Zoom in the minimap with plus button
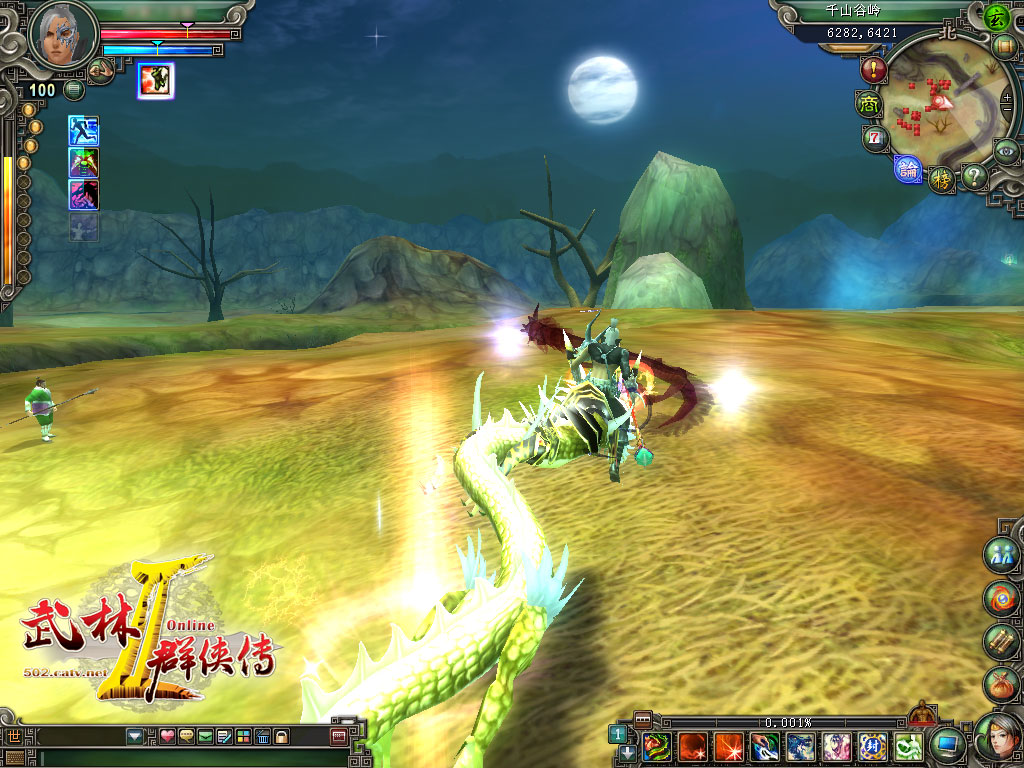Screen dimensions: 1024x768 point(1007,98)
